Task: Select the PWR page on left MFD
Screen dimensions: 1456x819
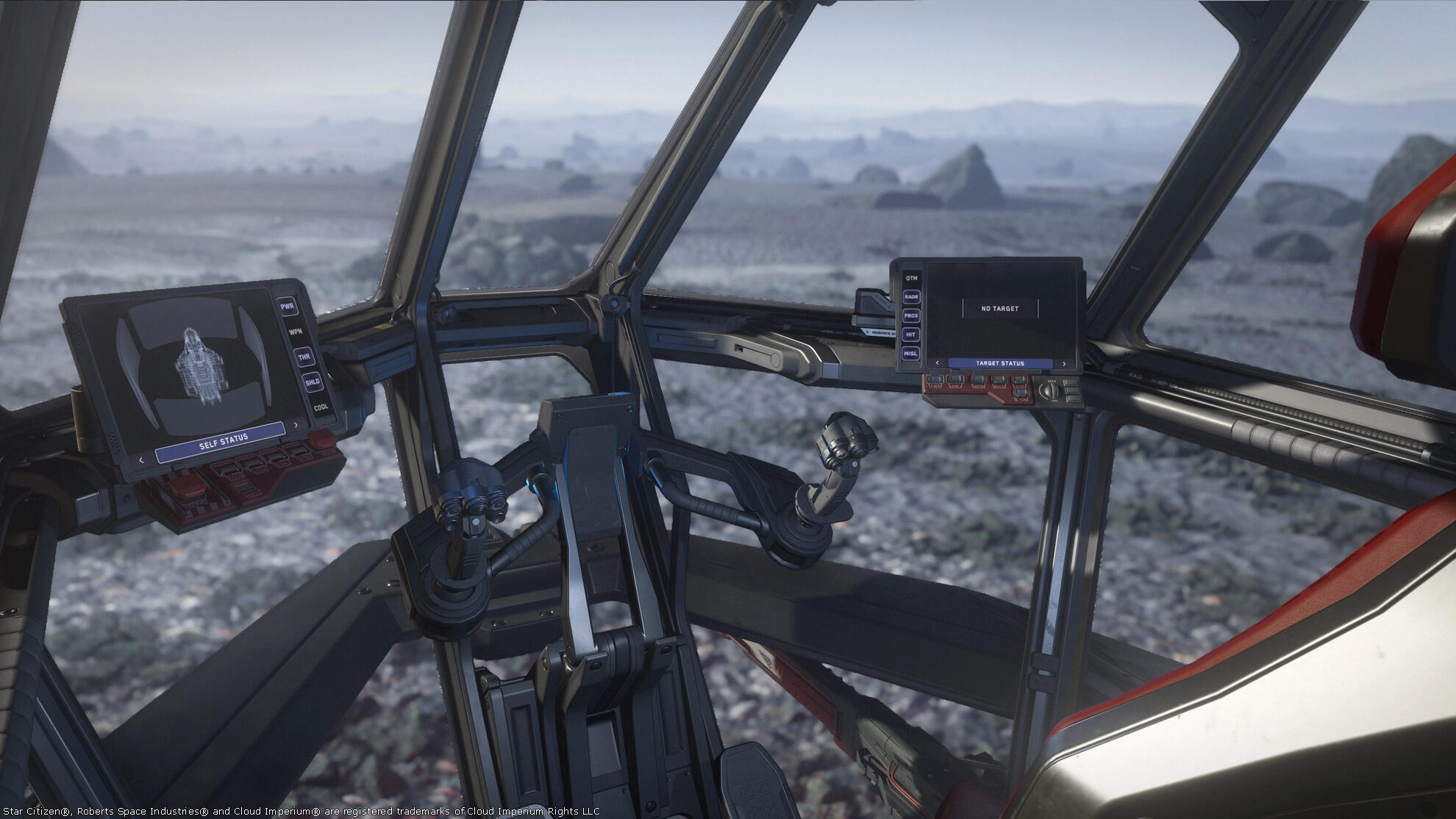Action: [x=288, y=305]
